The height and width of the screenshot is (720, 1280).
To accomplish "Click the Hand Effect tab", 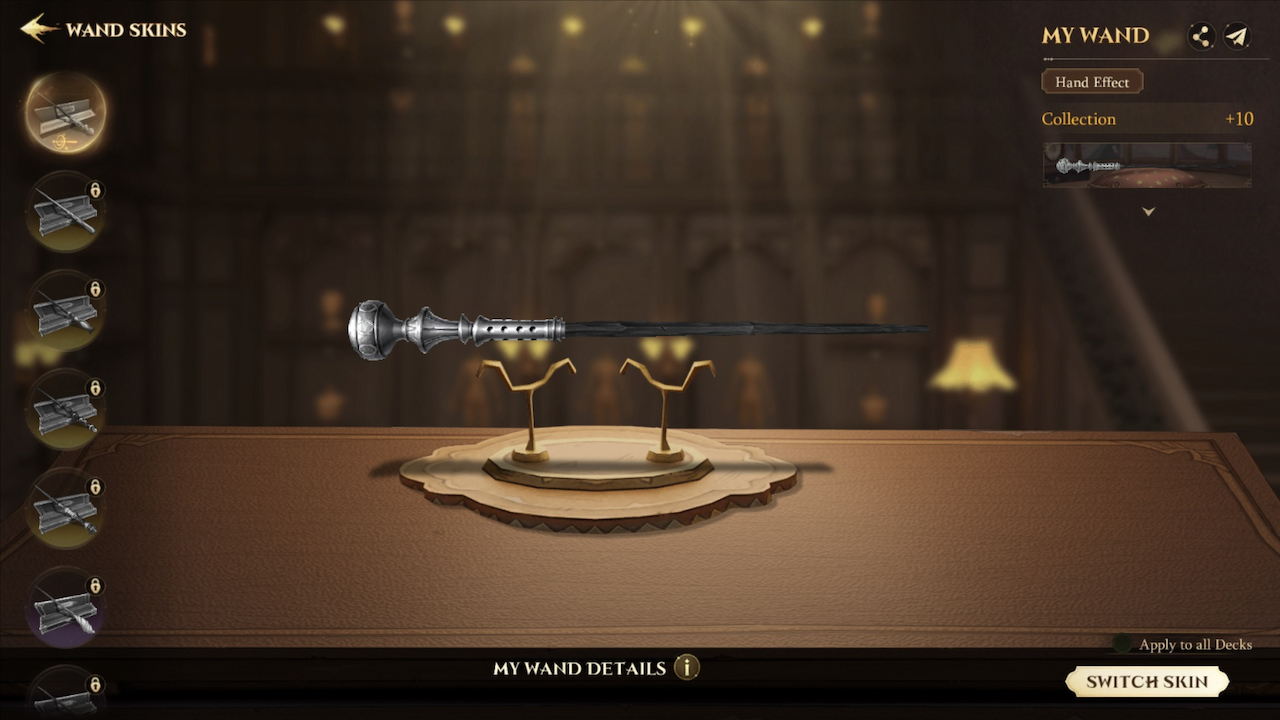I will pyautogui.click(x=1092, y=81).
